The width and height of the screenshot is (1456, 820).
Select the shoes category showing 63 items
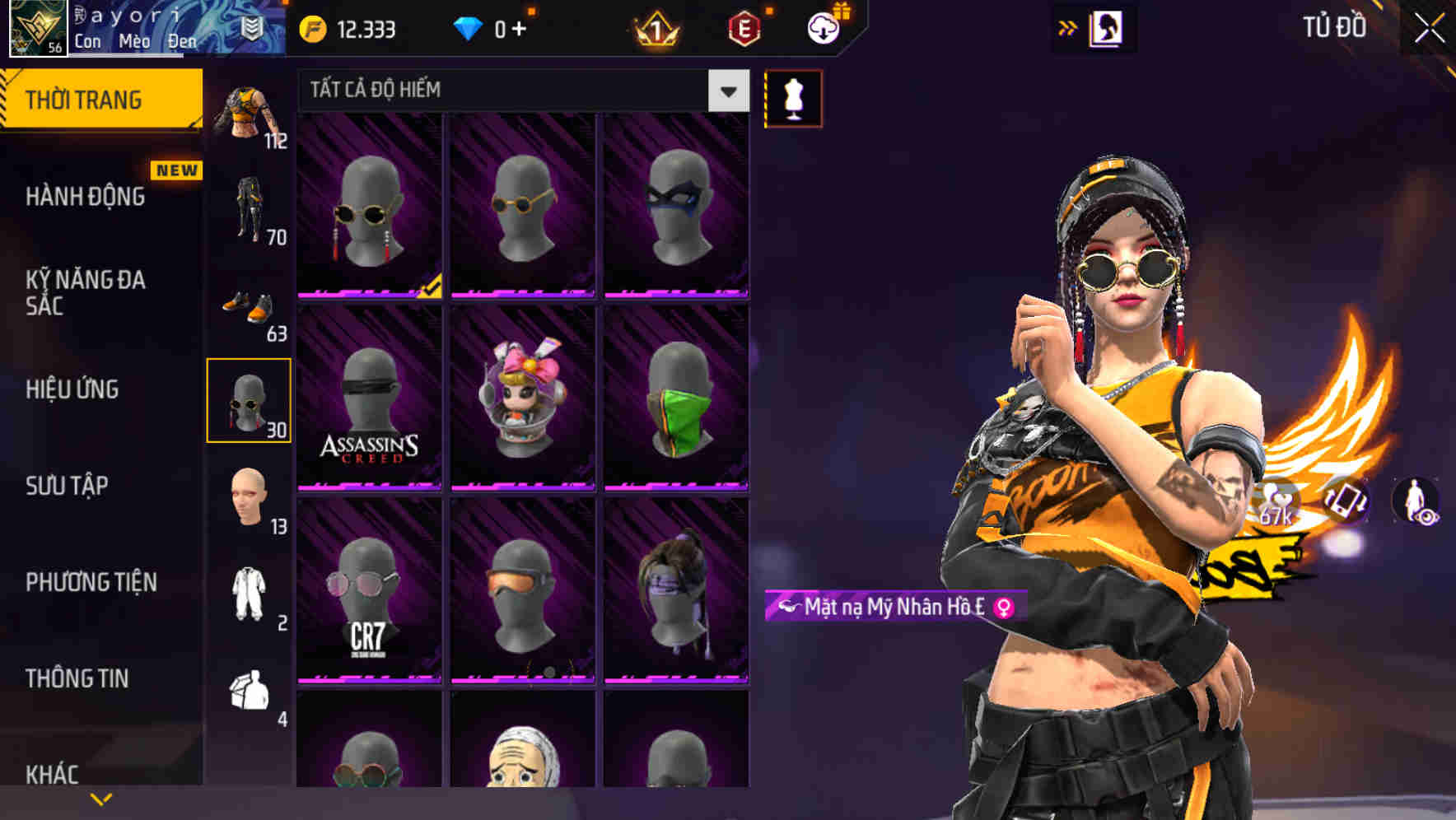point(250,309)
